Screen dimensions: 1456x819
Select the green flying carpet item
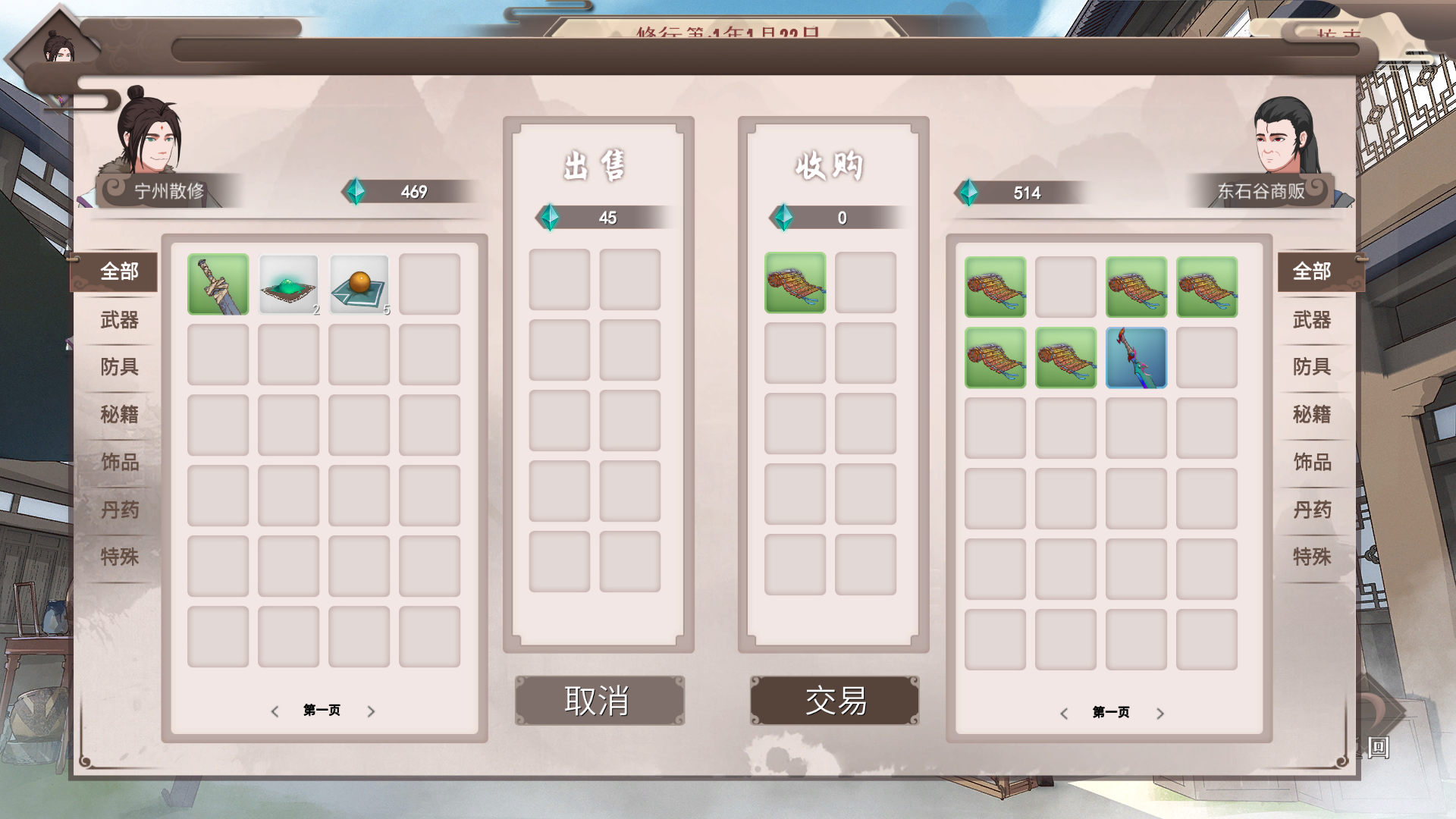click(288, 284)
